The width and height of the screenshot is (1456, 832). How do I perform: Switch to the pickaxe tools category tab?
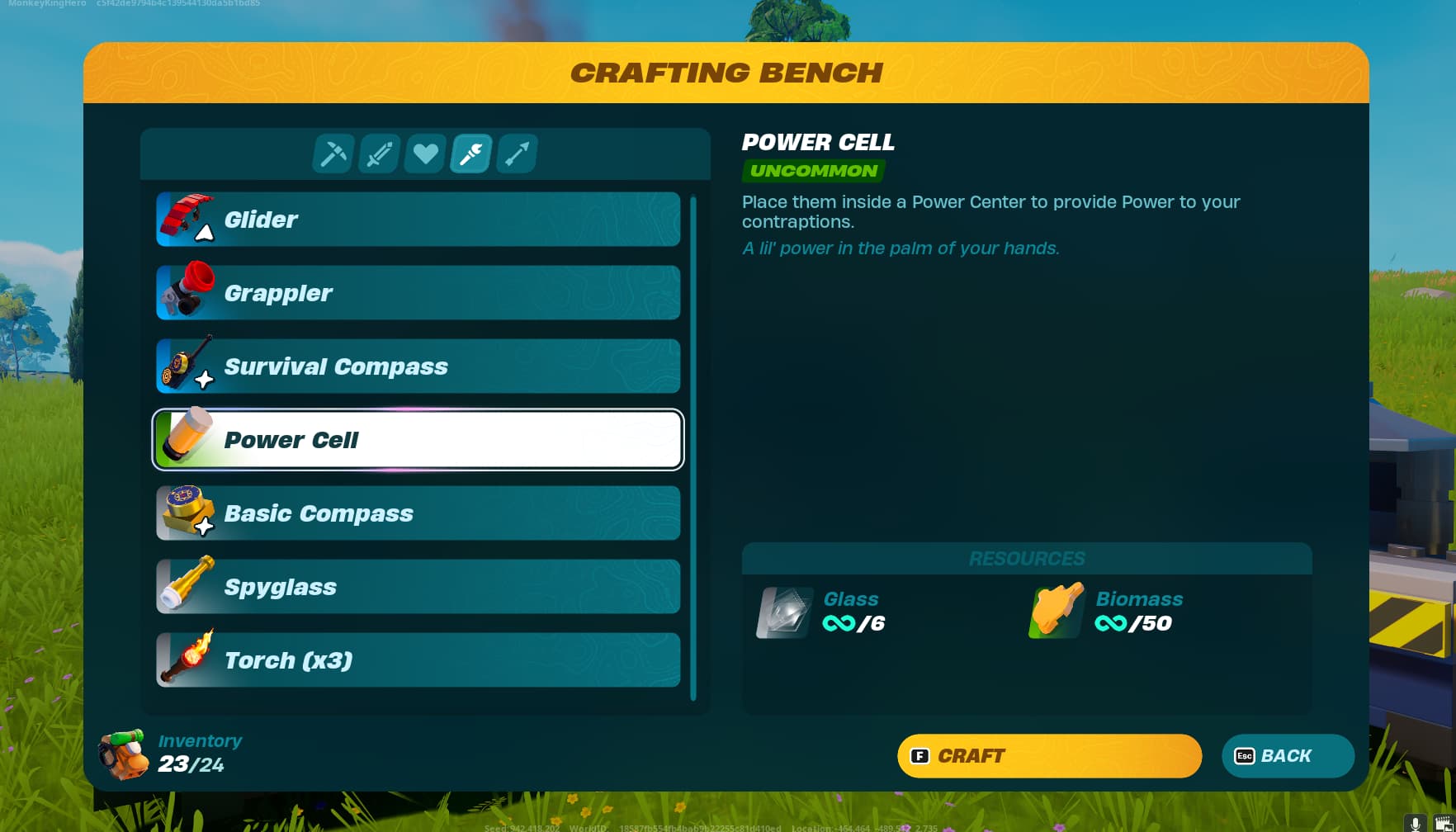tap(333, 153)
